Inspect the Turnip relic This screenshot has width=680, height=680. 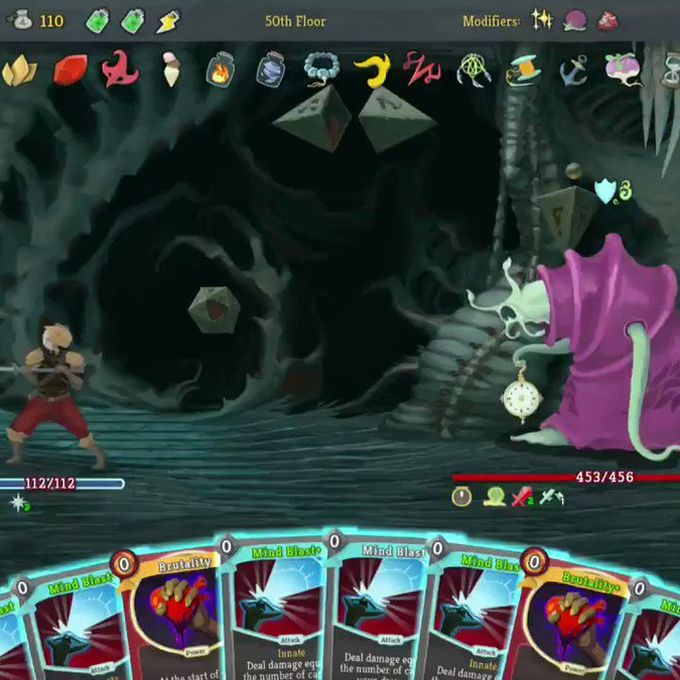click(x=621, y=69)
